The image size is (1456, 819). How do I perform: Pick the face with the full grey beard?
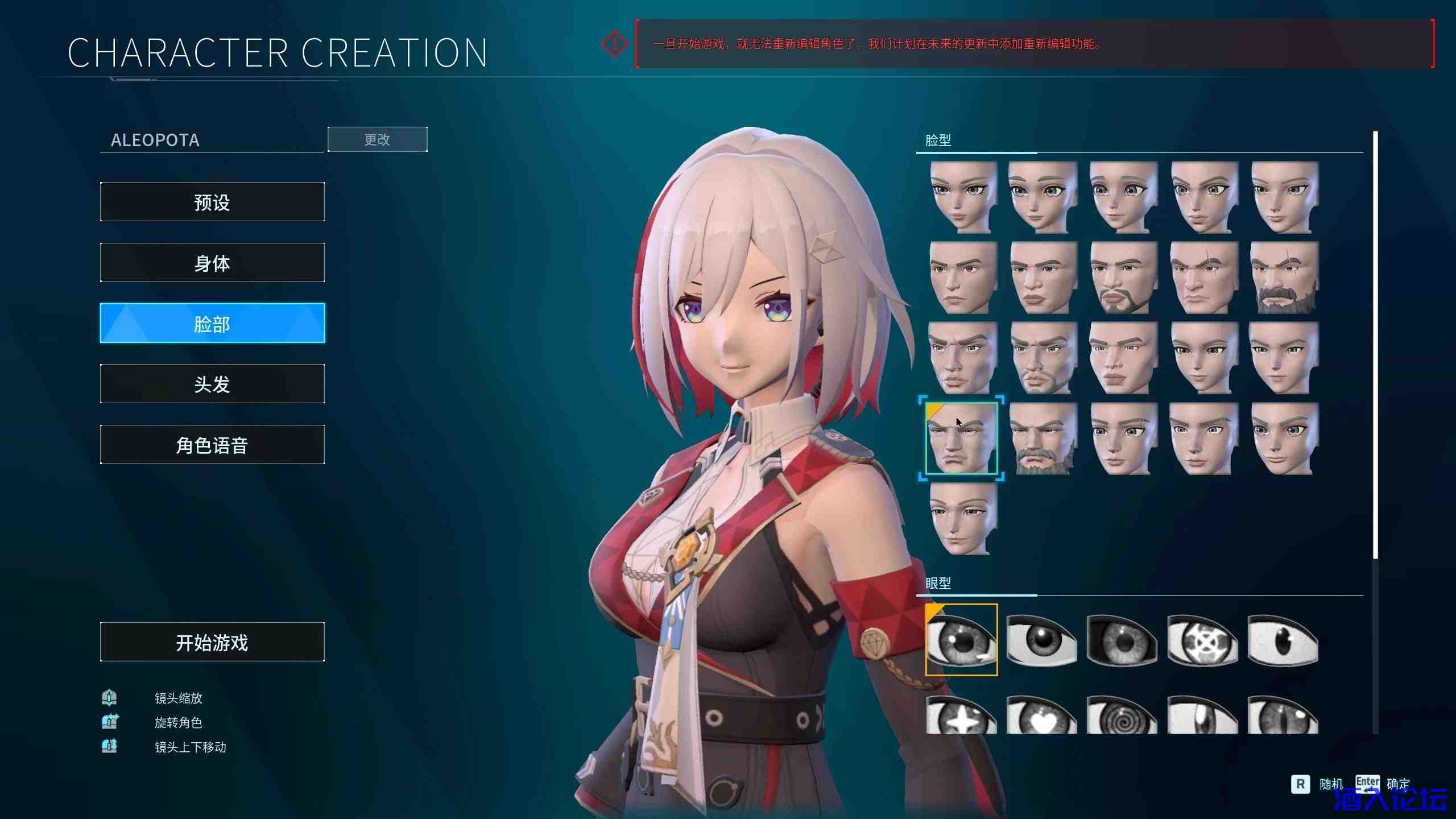pos(1042,439)
